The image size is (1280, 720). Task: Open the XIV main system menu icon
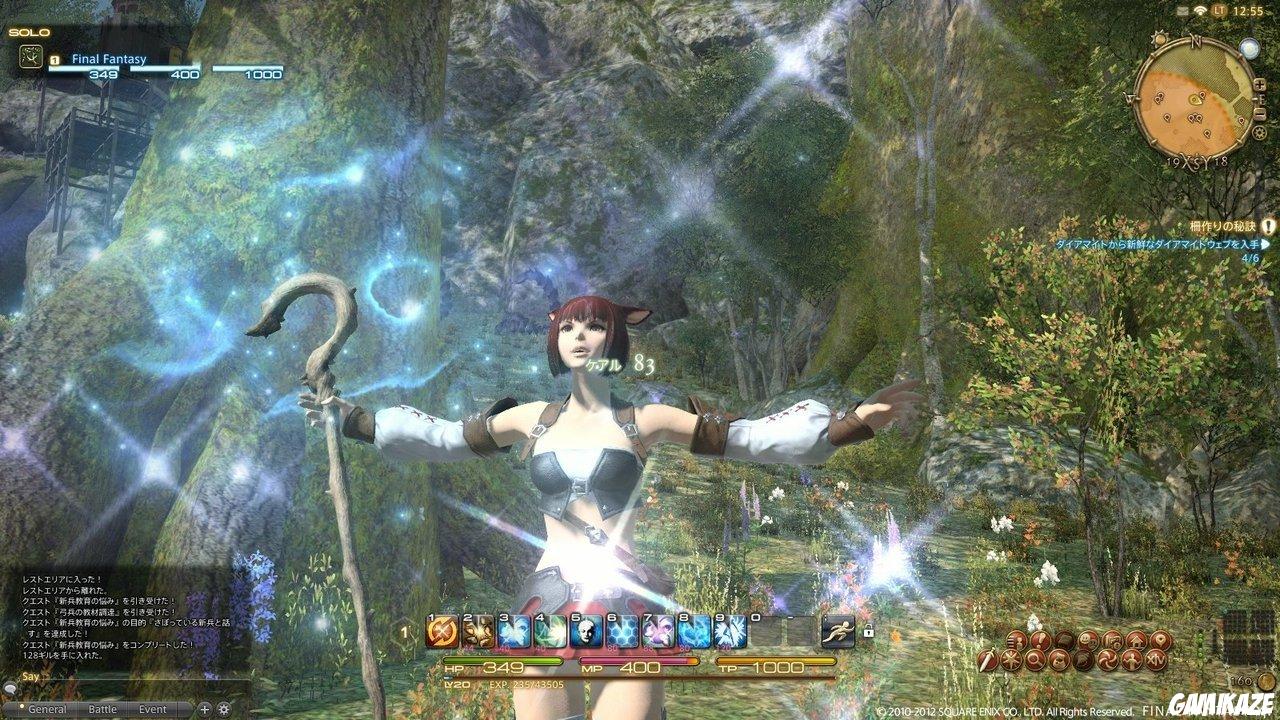(x=1157, y=660)
